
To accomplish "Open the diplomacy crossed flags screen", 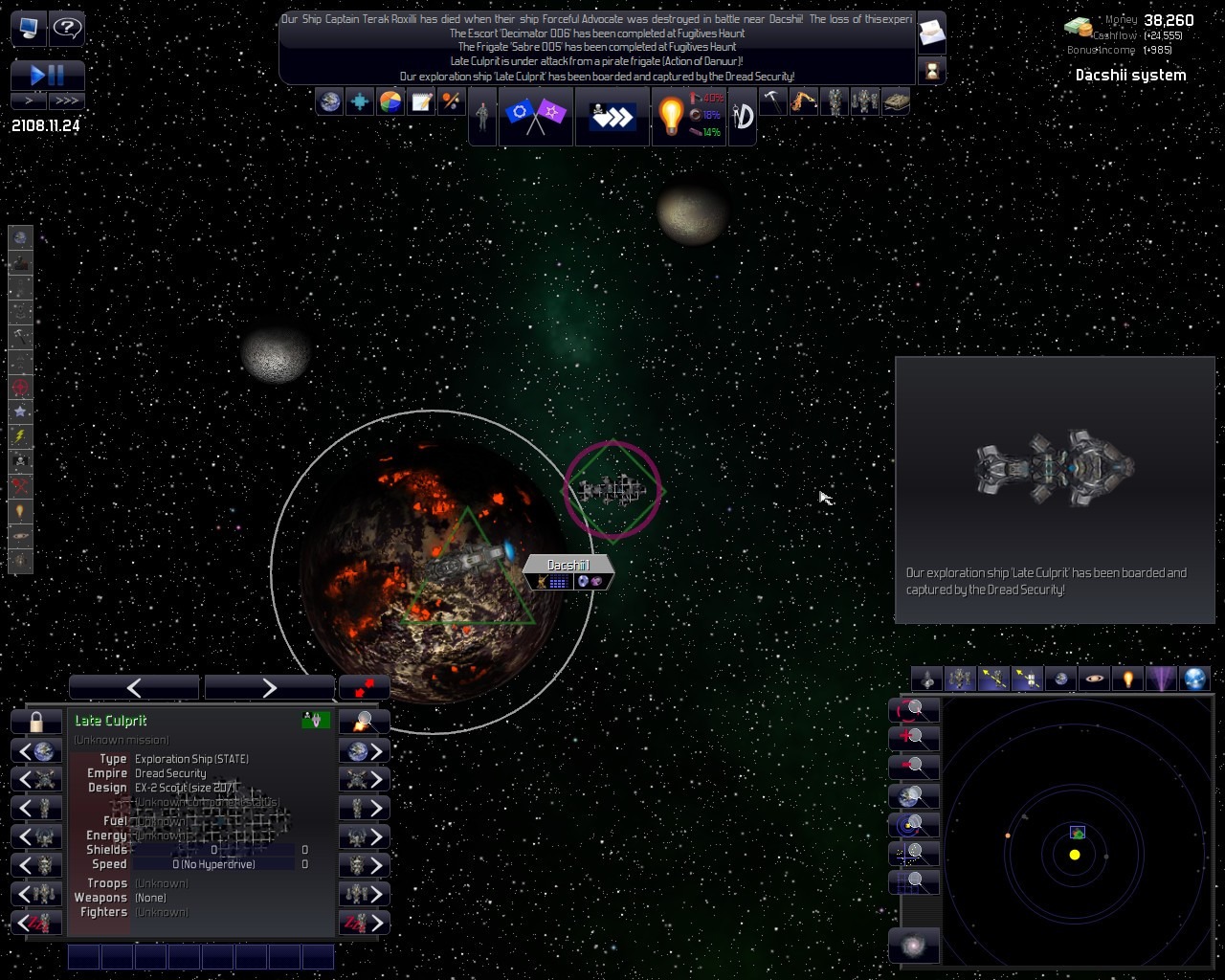I will pyautogui.click(x=535, y=116).
